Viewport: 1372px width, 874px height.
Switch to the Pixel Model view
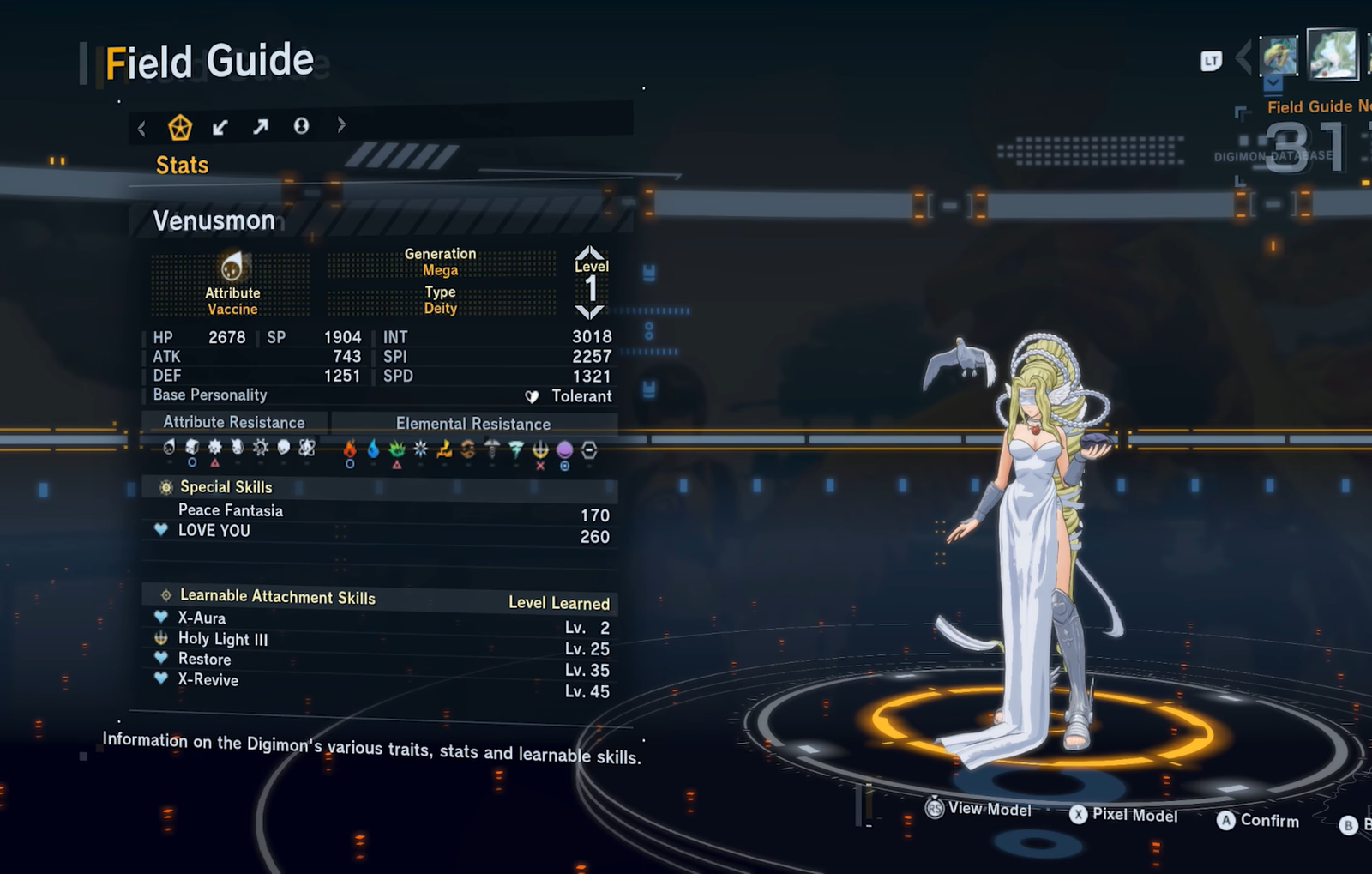[x=1124, y=815]
